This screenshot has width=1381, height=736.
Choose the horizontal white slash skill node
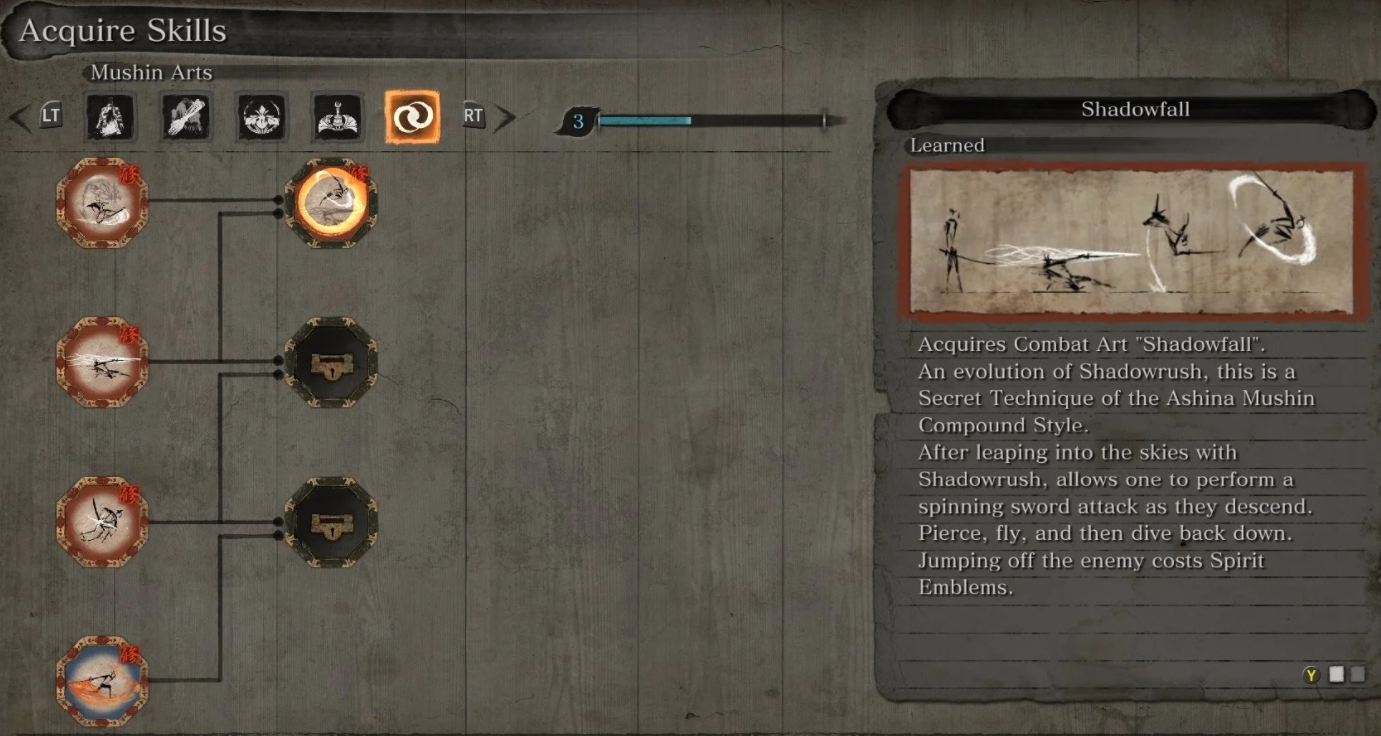click(x=102, y=361)
